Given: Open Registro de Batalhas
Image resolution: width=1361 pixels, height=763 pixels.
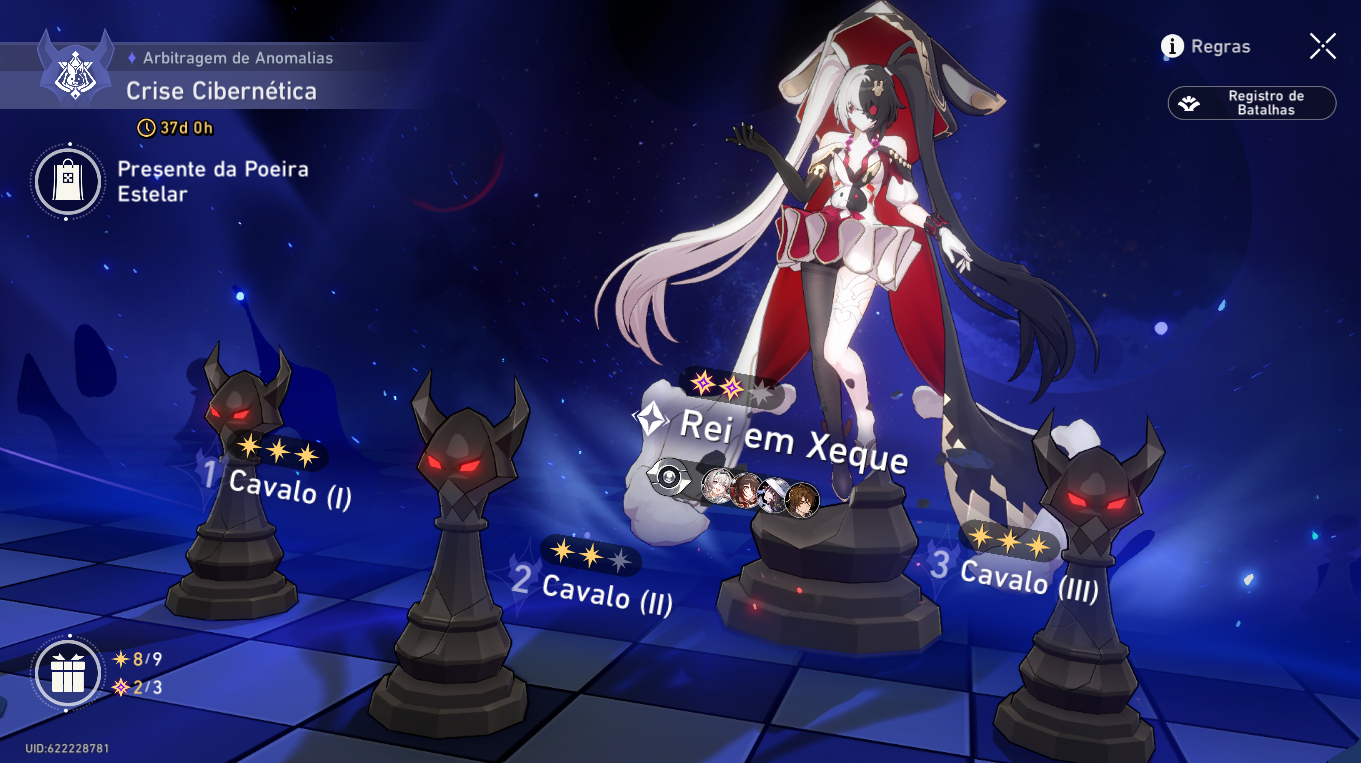Looking at the screenshot, I should pos(1252,103).
